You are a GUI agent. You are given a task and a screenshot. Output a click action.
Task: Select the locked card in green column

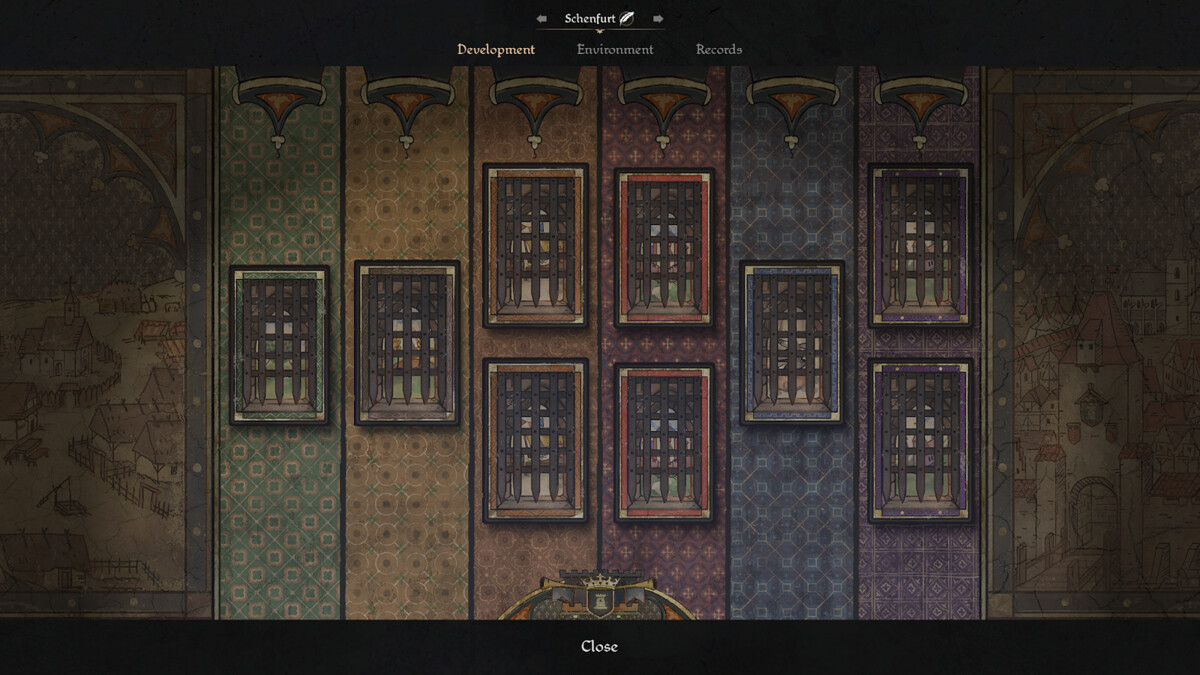[x=279, y=345]
